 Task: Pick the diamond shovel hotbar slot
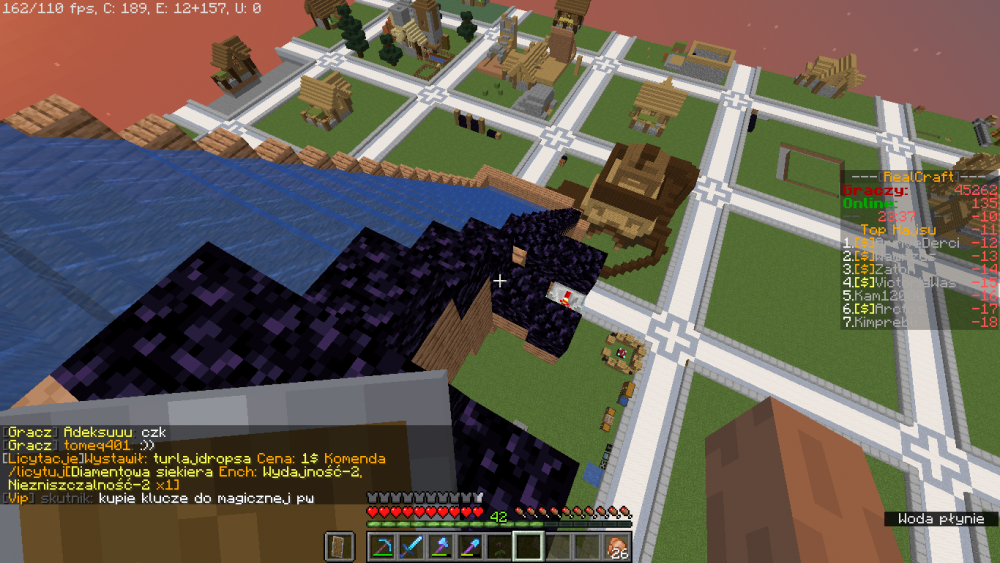point(469,546)
